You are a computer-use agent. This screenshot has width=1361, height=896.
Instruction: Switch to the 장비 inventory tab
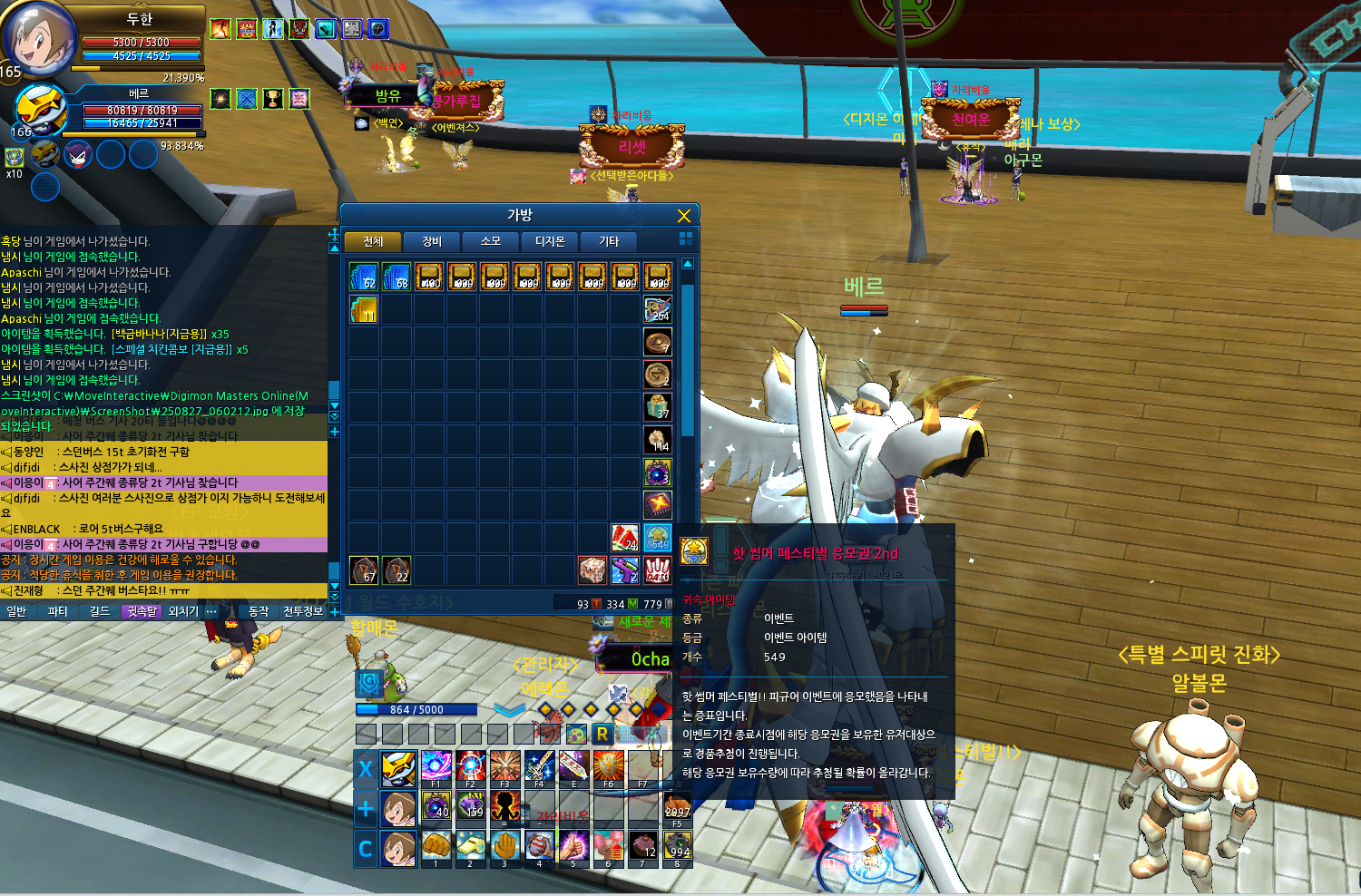coord(432,241)
